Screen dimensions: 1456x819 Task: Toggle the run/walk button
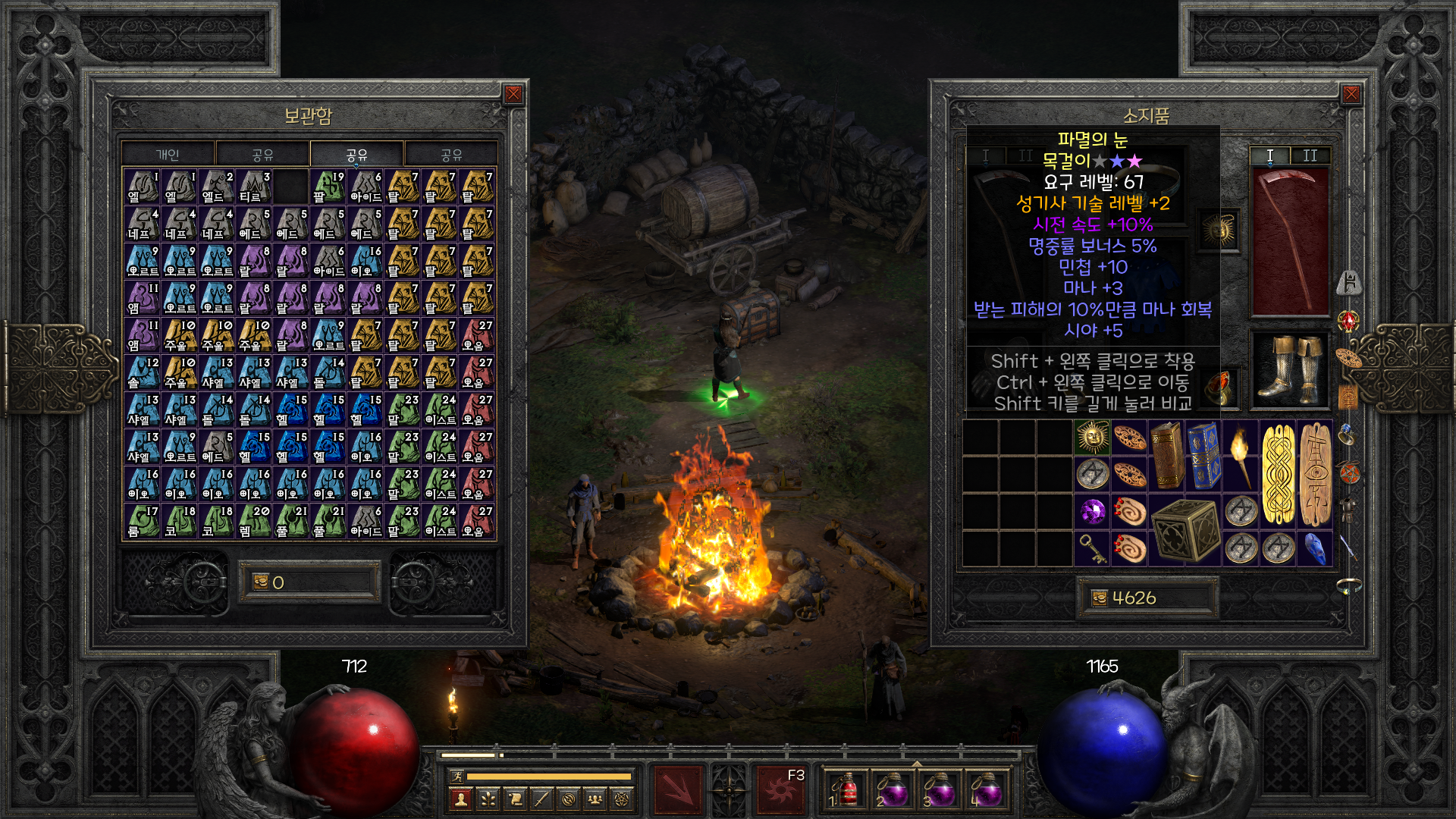click(x=457, y=776)
